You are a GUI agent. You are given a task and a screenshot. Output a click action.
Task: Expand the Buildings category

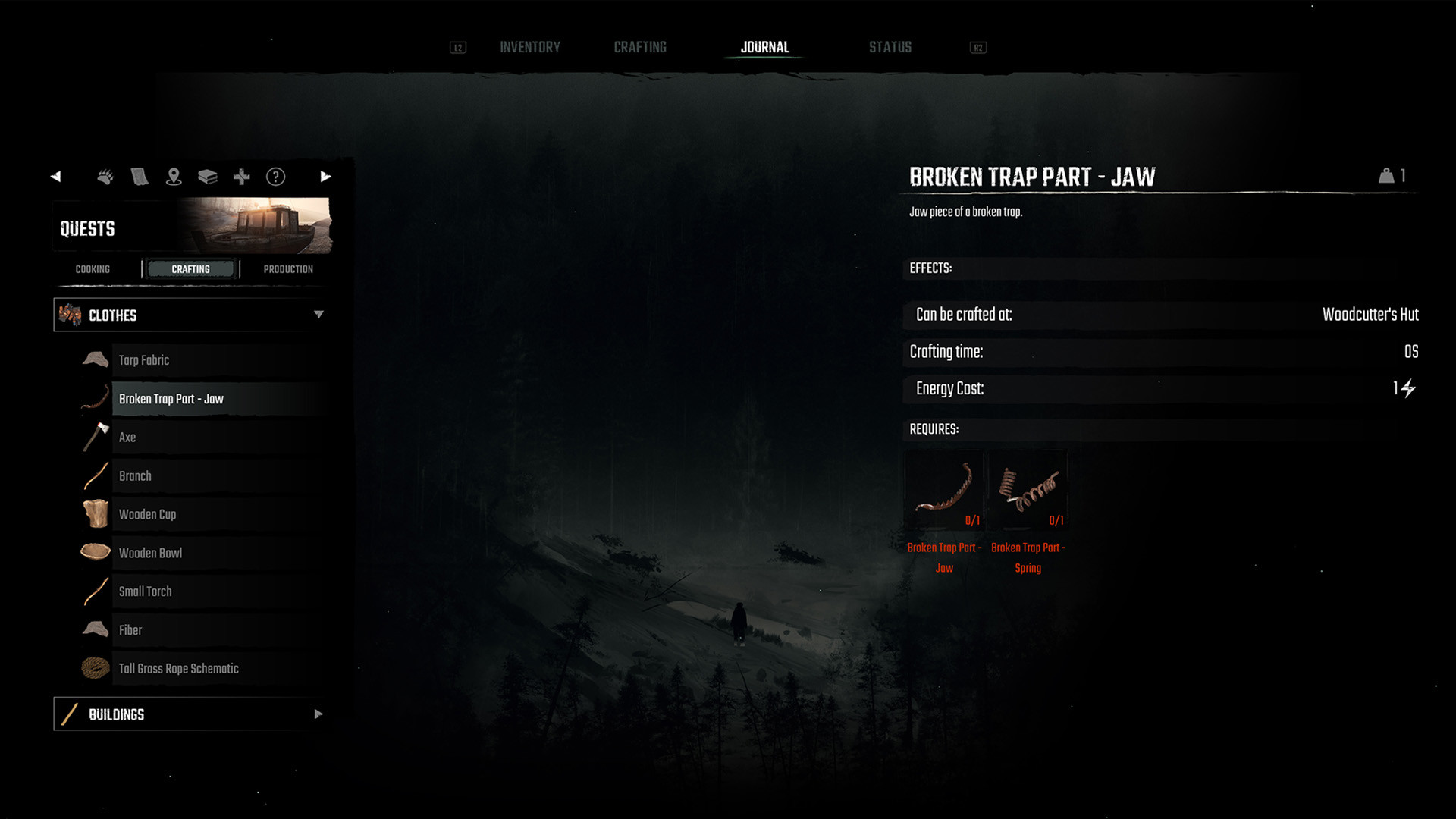(x=318, y=714)
